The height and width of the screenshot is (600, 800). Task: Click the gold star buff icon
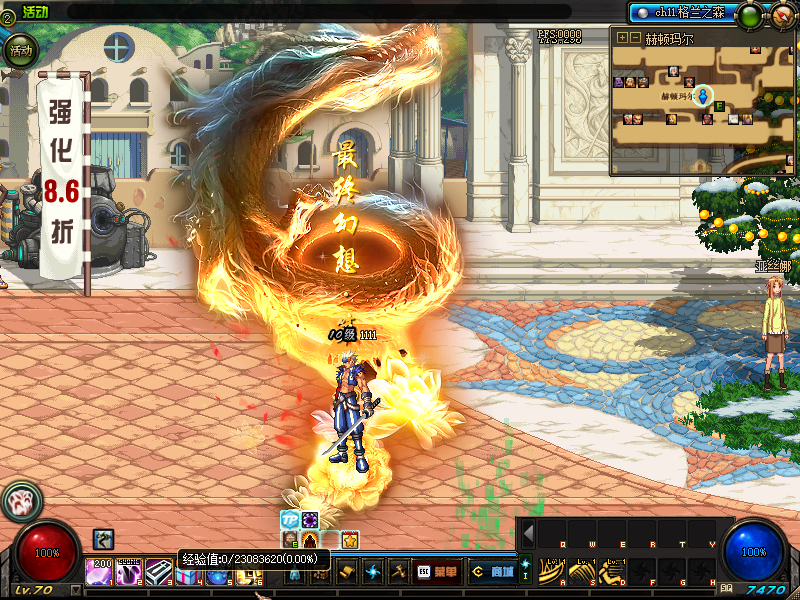[x=350, y=540]
